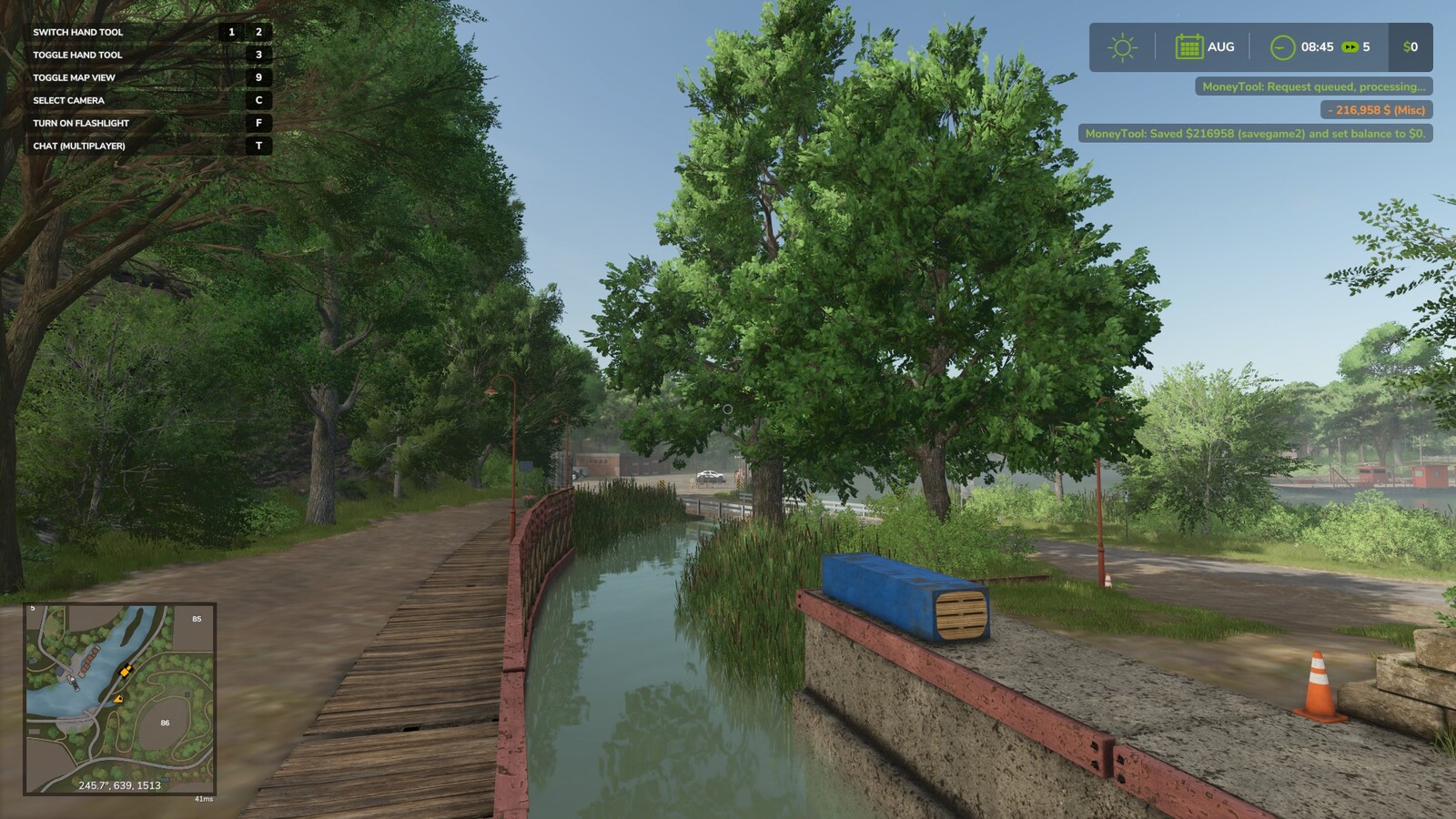Click the clock icon beside 08:45
Viewport: 1456px width, 819px height.
click(1282, 46)
